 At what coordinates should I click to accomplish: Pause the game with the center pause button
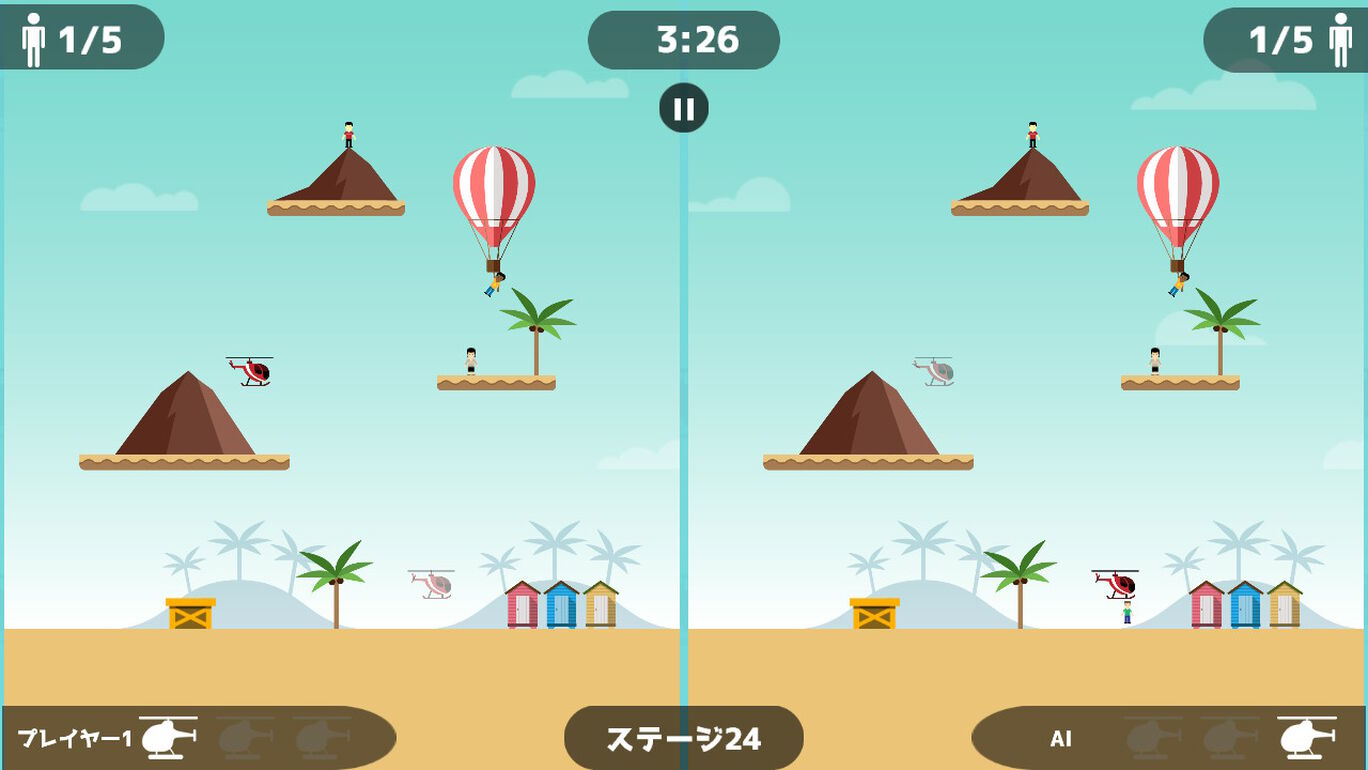pyautogui.click(x=684, y=108)
